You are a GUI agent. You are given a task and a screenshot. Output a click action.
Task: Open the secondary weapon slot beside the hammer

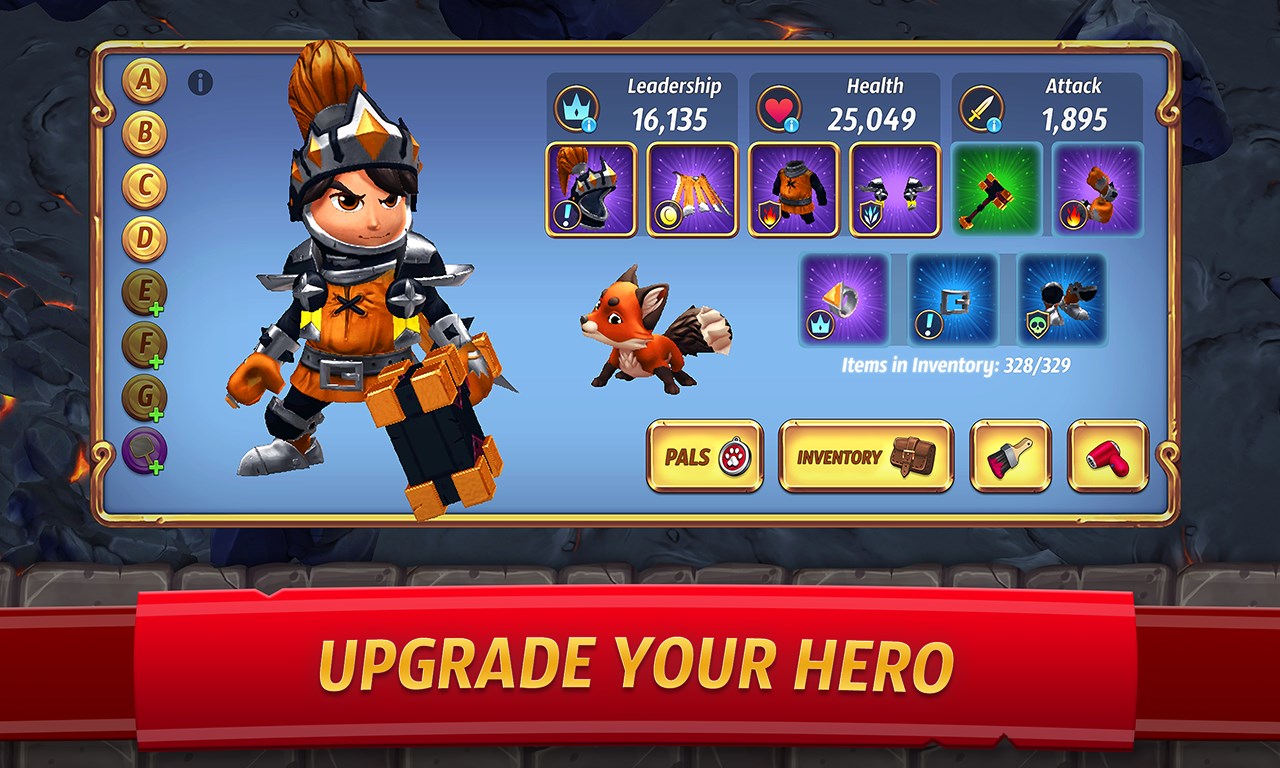tap(1098, 190)
